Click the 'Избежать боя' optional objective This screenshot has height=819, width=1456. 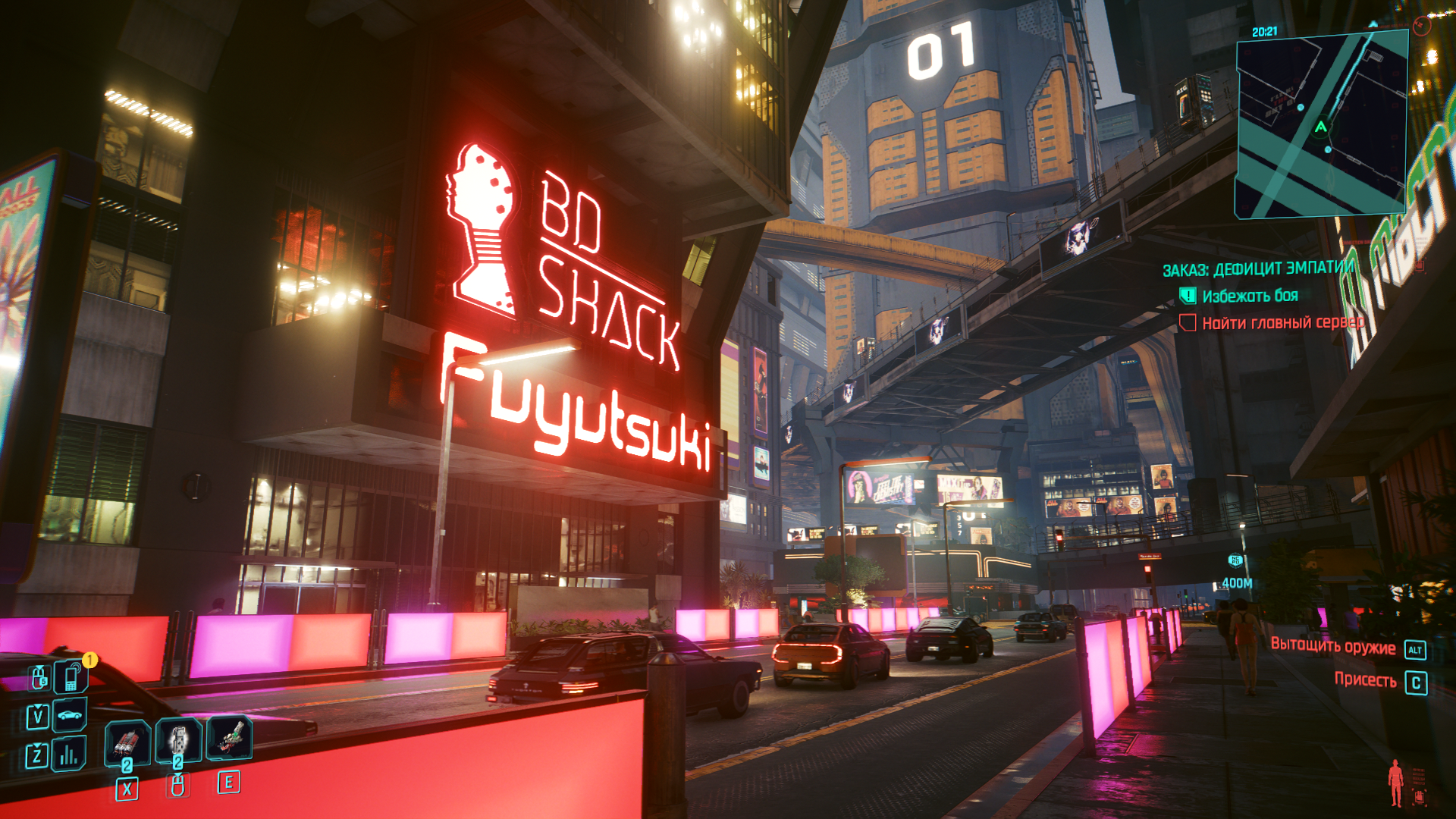point(1250,296)
